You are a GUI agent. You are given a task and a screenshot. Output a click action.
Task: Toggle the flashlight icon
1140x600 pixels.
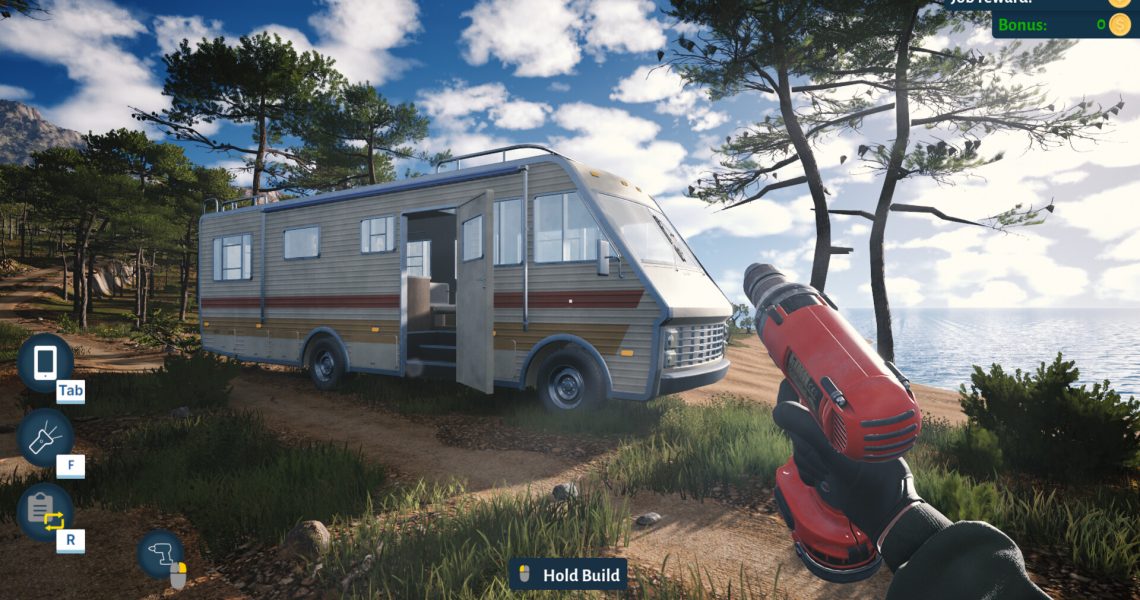(x=45, y=437)
